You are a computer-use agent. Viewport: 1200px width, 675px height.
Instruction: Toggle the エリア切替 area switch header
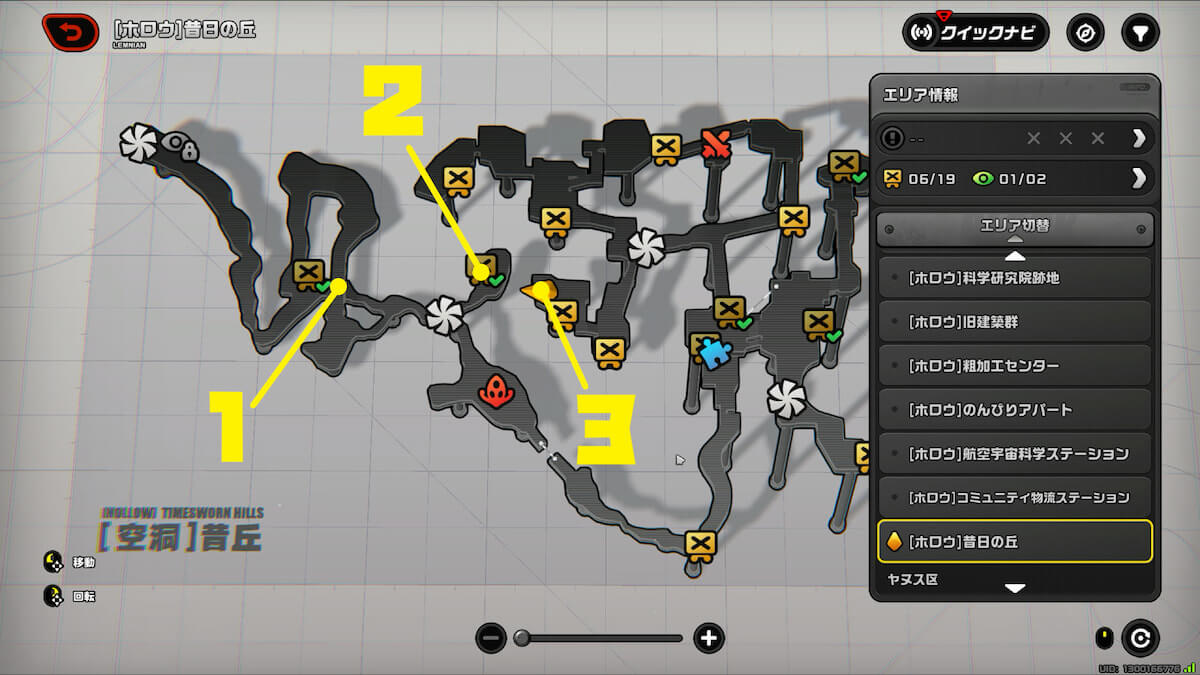(x=1014, y=228)
